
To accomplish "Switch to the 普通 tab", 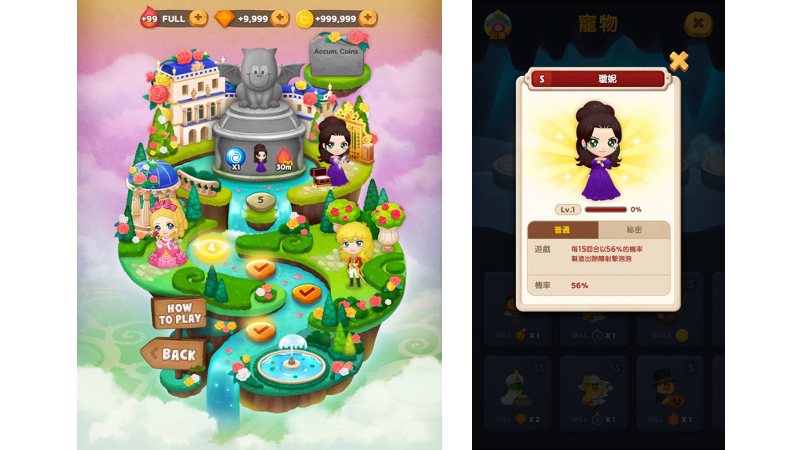I will point(562,230).
